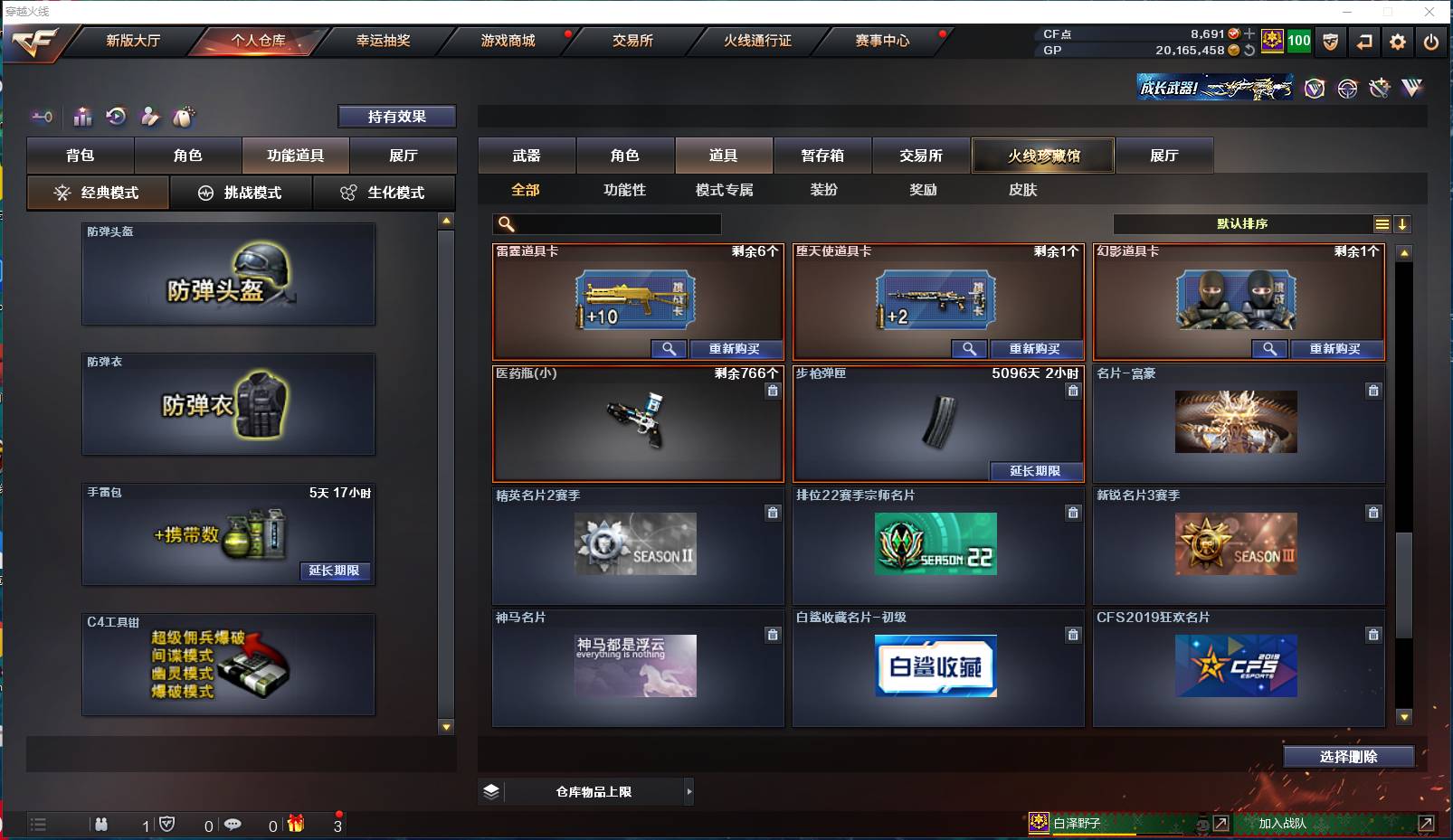The height and width of the screenshot is (840, 1453).
Task: Open the 幸运抽奖 menu at the top
Action: [384, 41]
